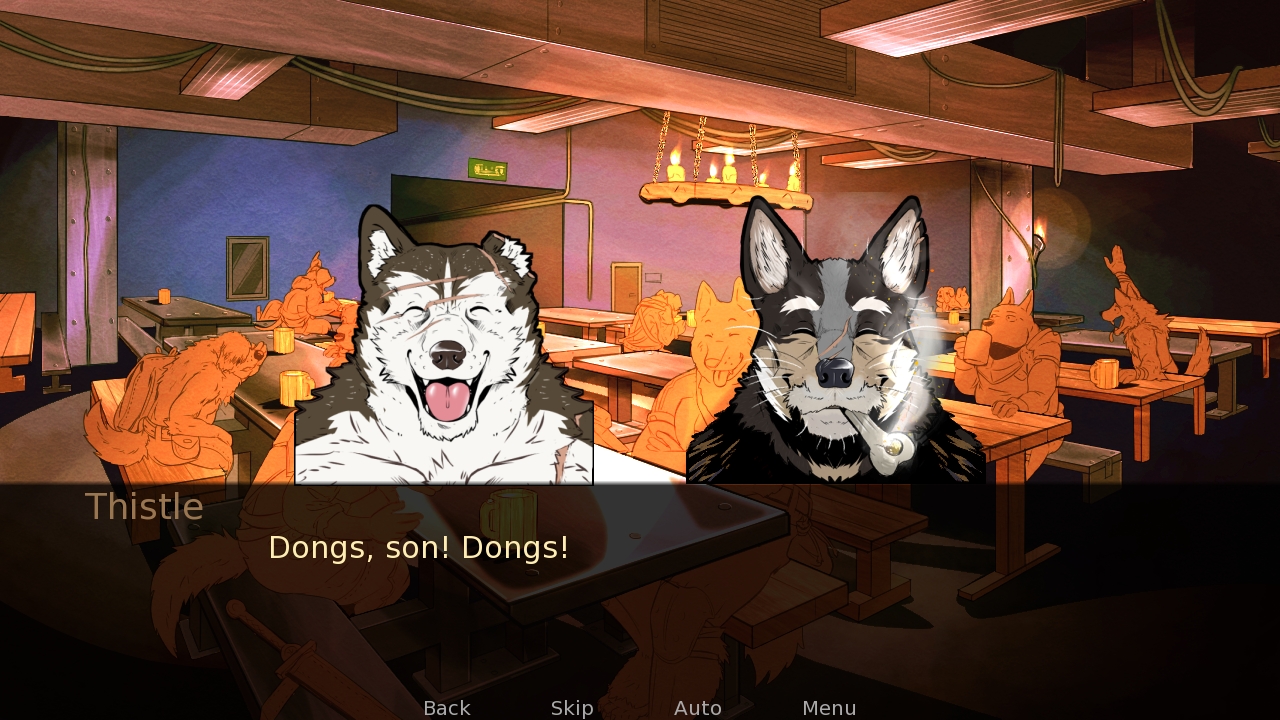
Task: Click the Back button to rewind dialogue
Action: [x=446, y=707]
